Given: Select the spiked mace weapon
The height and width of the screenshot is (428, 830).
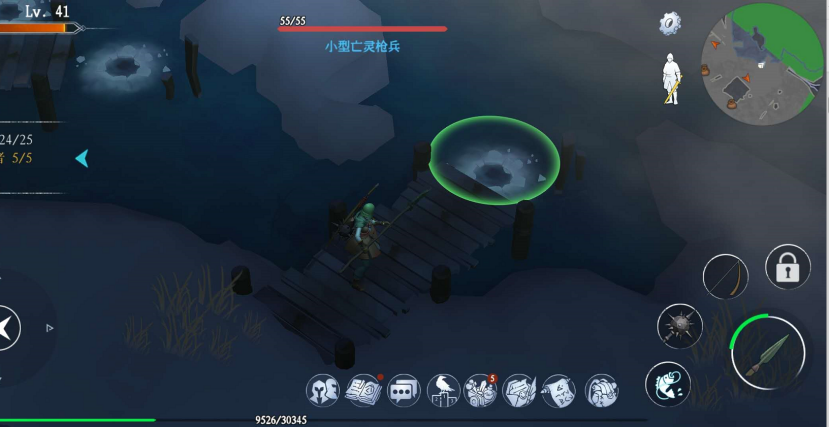Looking at the screenshot, I should pyautogui.click(x=679, y=326).
